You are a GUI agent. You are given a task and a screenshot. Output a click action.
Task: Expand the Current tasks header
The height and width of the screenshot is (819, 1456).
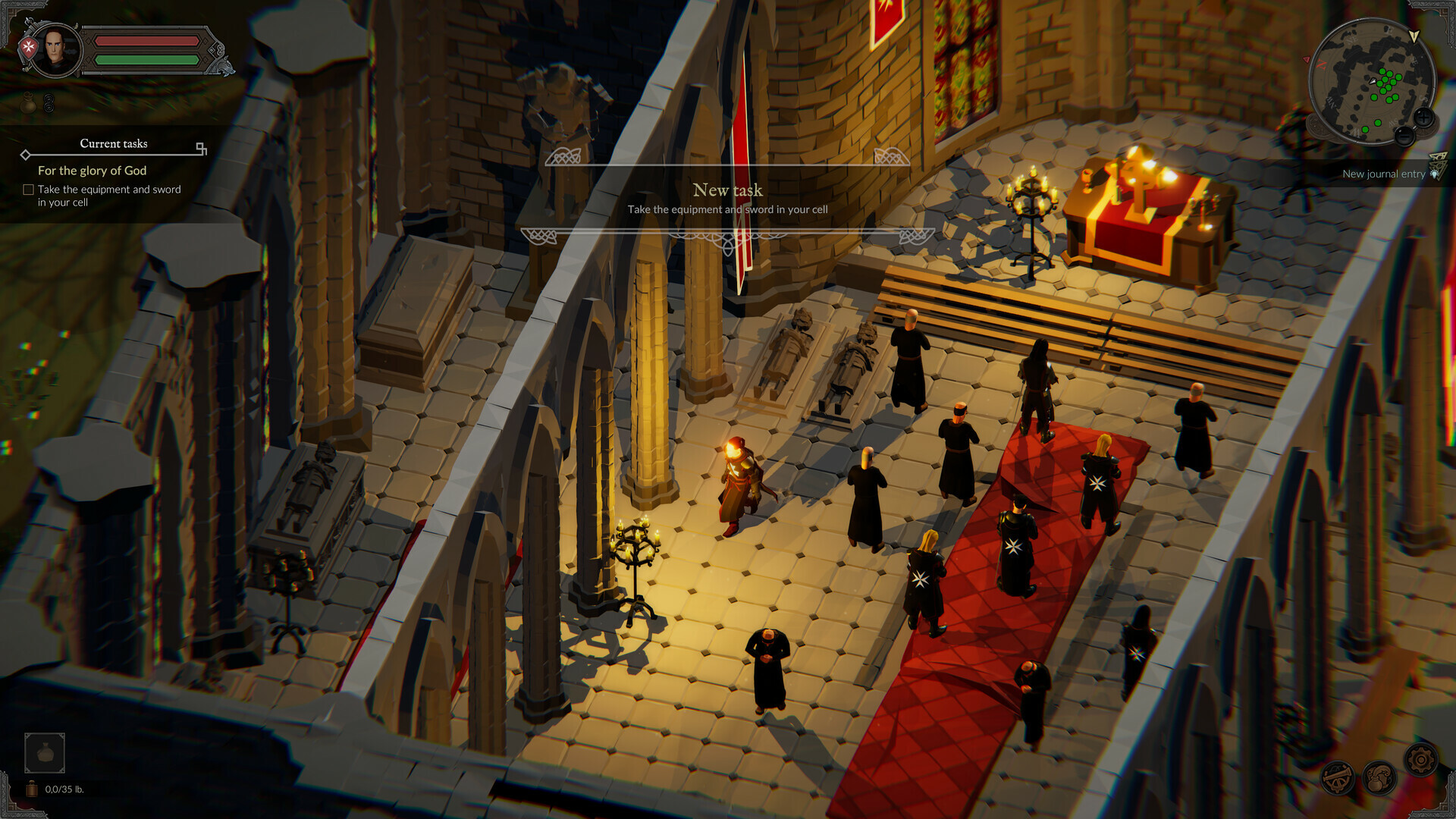coord(114,143)
